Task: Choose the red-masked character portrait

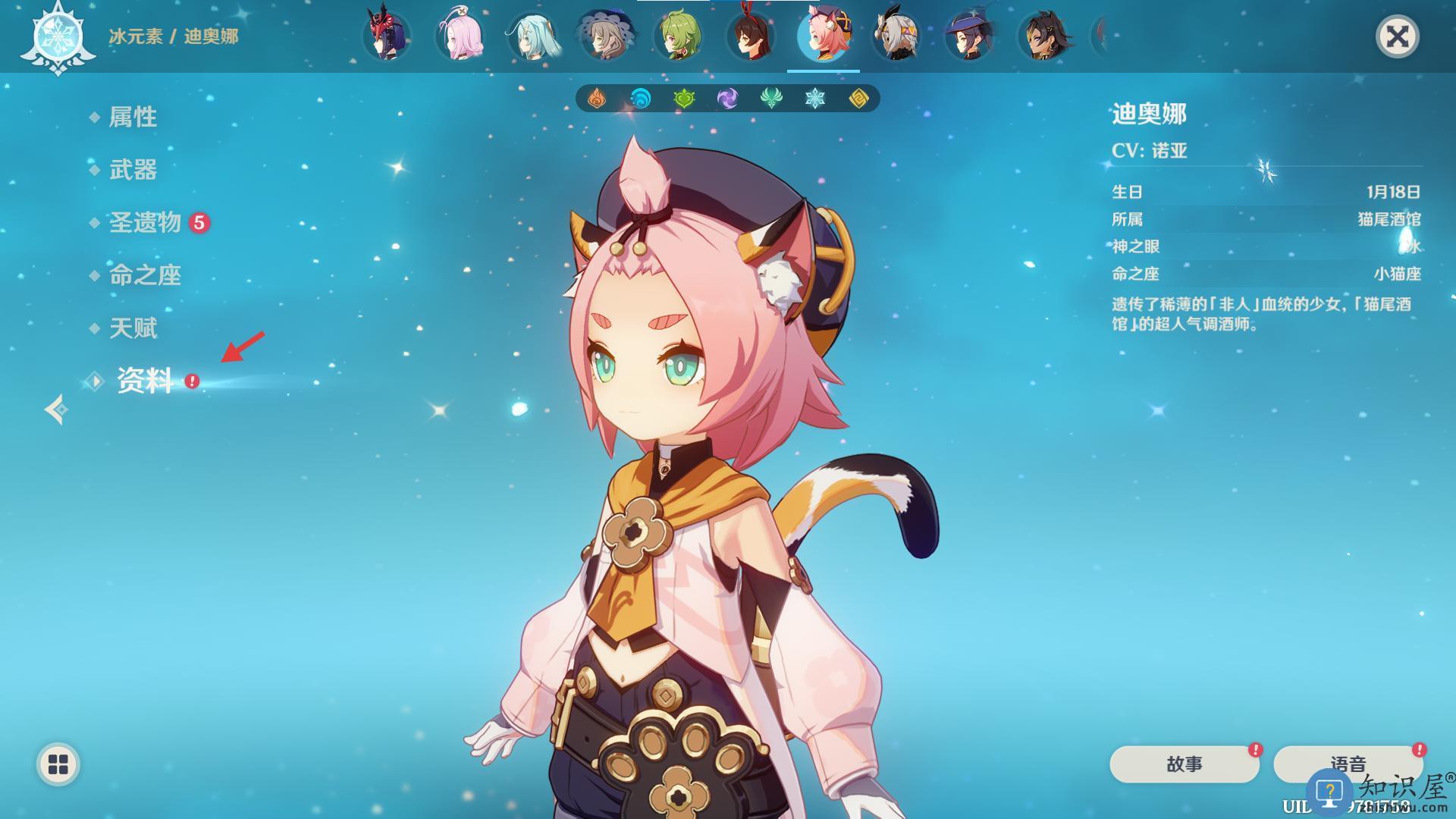Action: pos(386,36)
